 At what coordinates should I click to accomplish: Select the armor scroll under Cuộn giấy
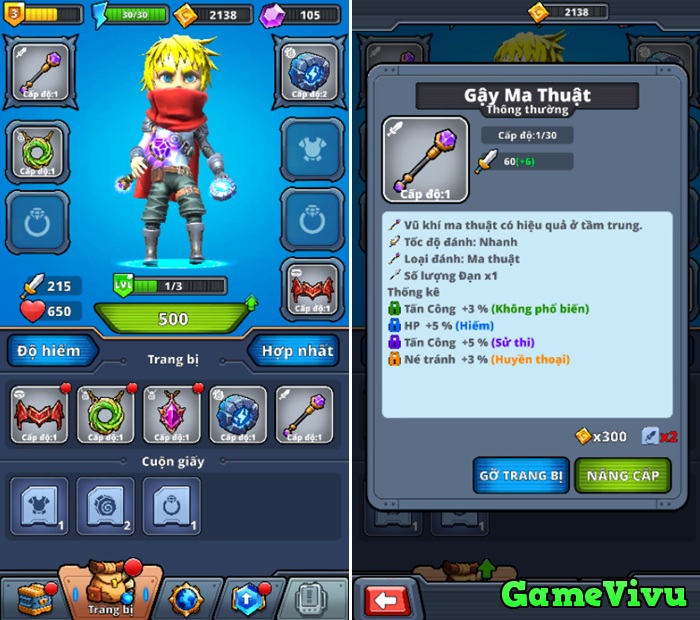[x=39, y=505]
